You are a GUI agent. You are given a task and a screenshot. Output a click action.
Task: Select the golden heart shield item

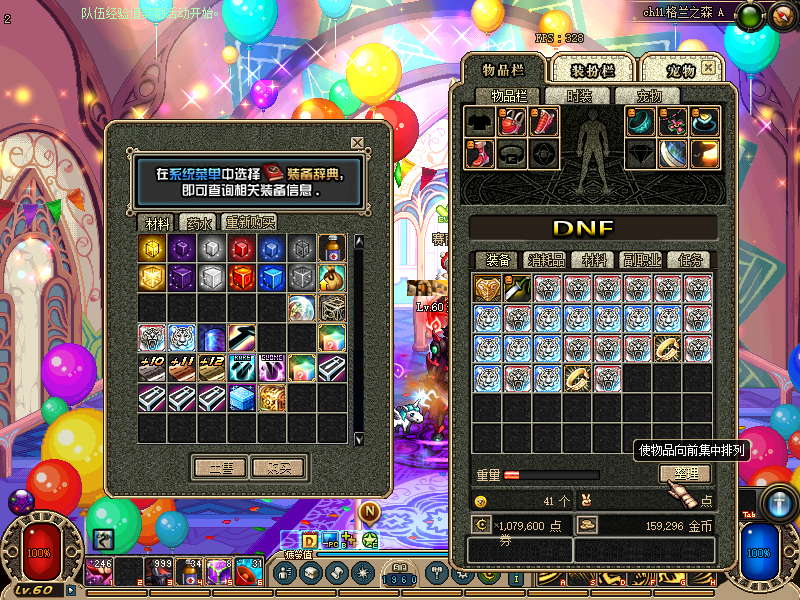point(488,289)
